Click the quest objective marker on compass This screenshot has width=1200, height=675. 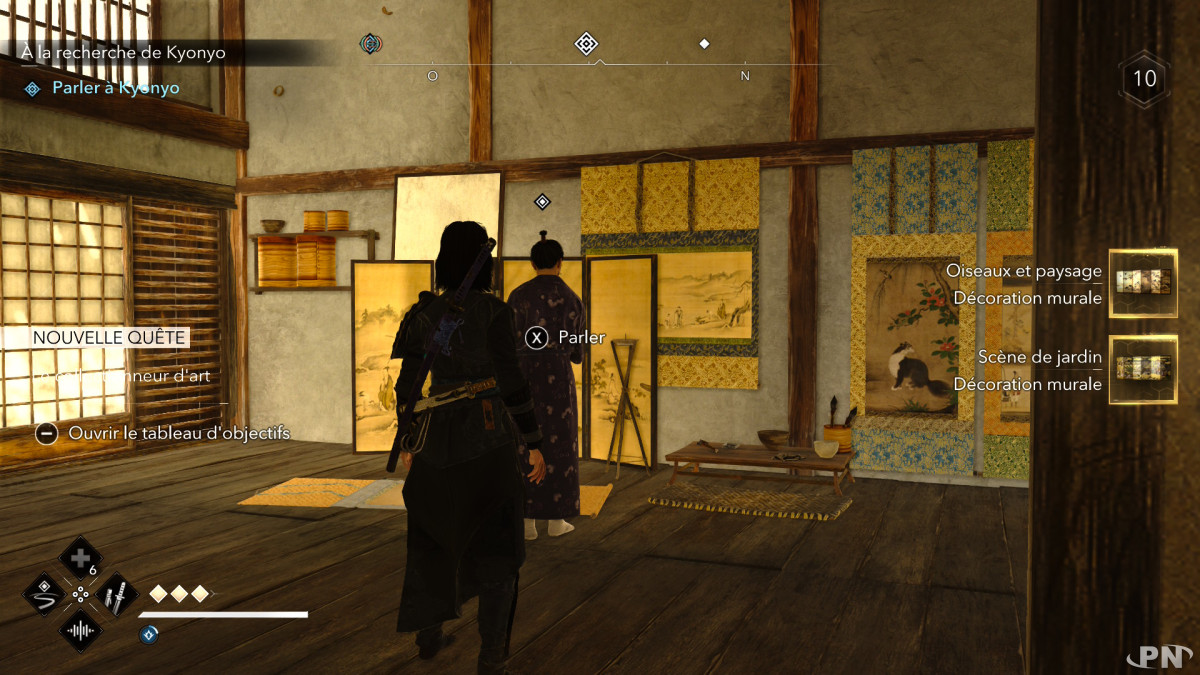coord(586,44)
